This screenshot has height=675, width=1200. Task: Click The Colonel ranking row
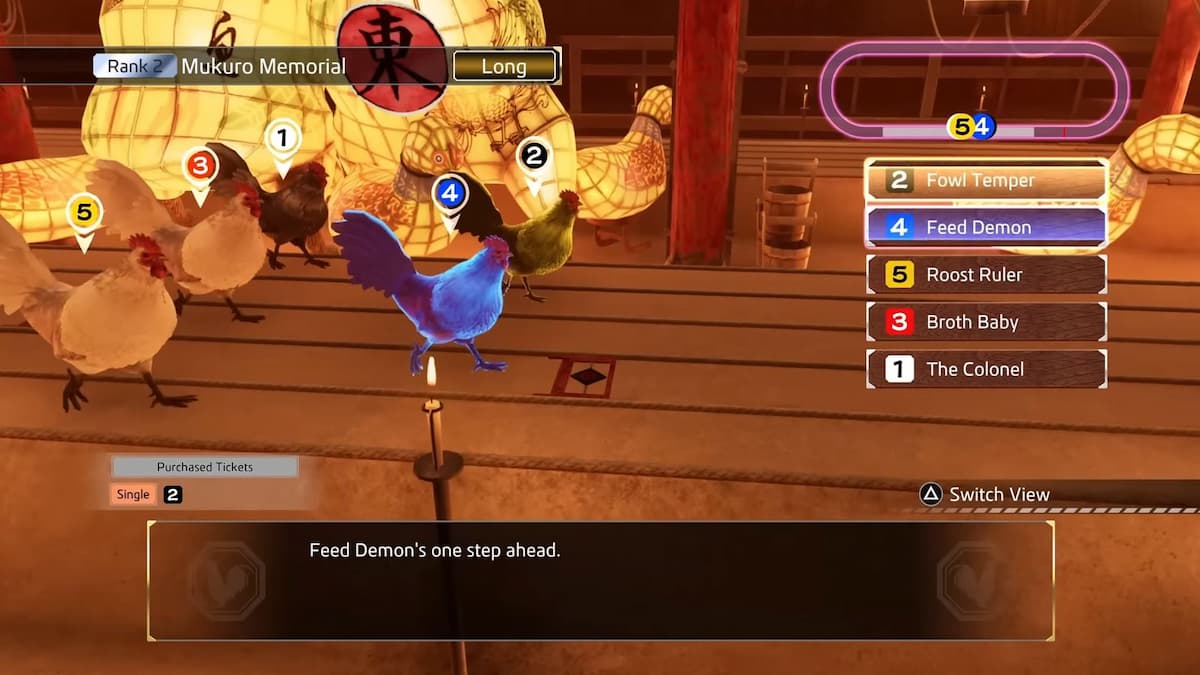click(986, 369)
